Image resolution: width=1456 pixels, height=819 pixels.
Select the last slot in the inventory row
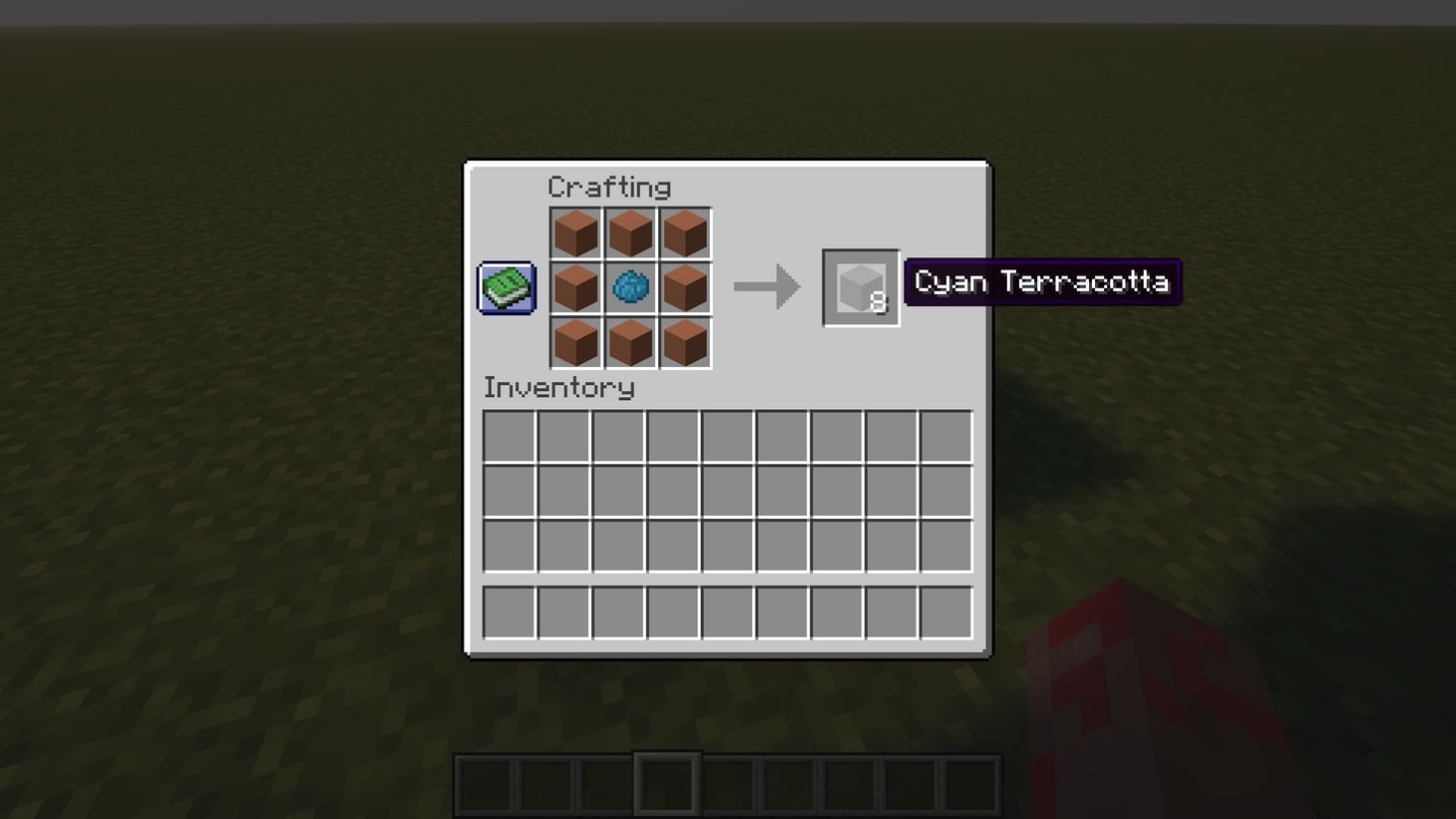[944, 437]
